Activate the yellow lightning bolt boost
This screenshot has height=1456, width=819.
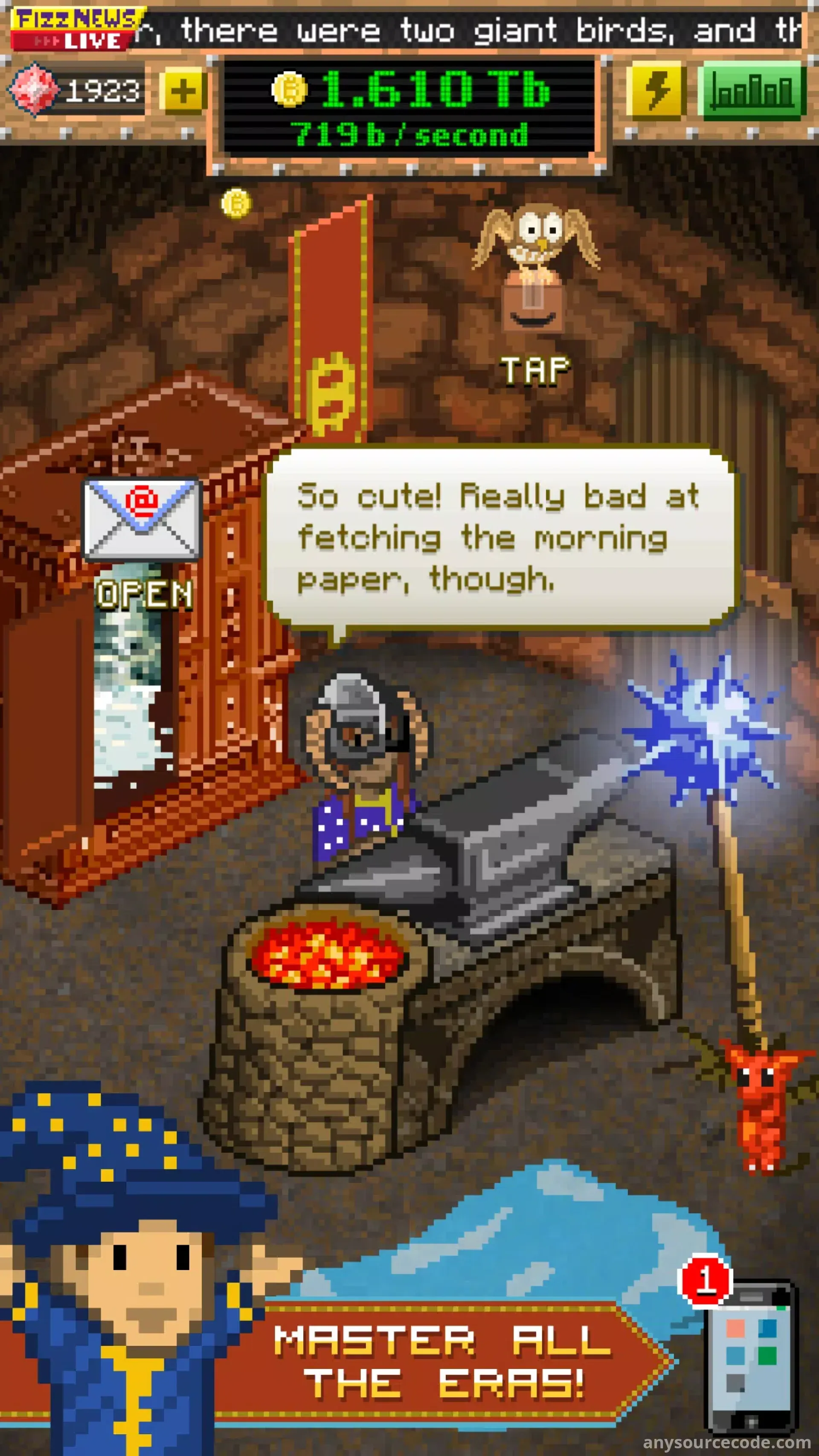pos(656,90)
